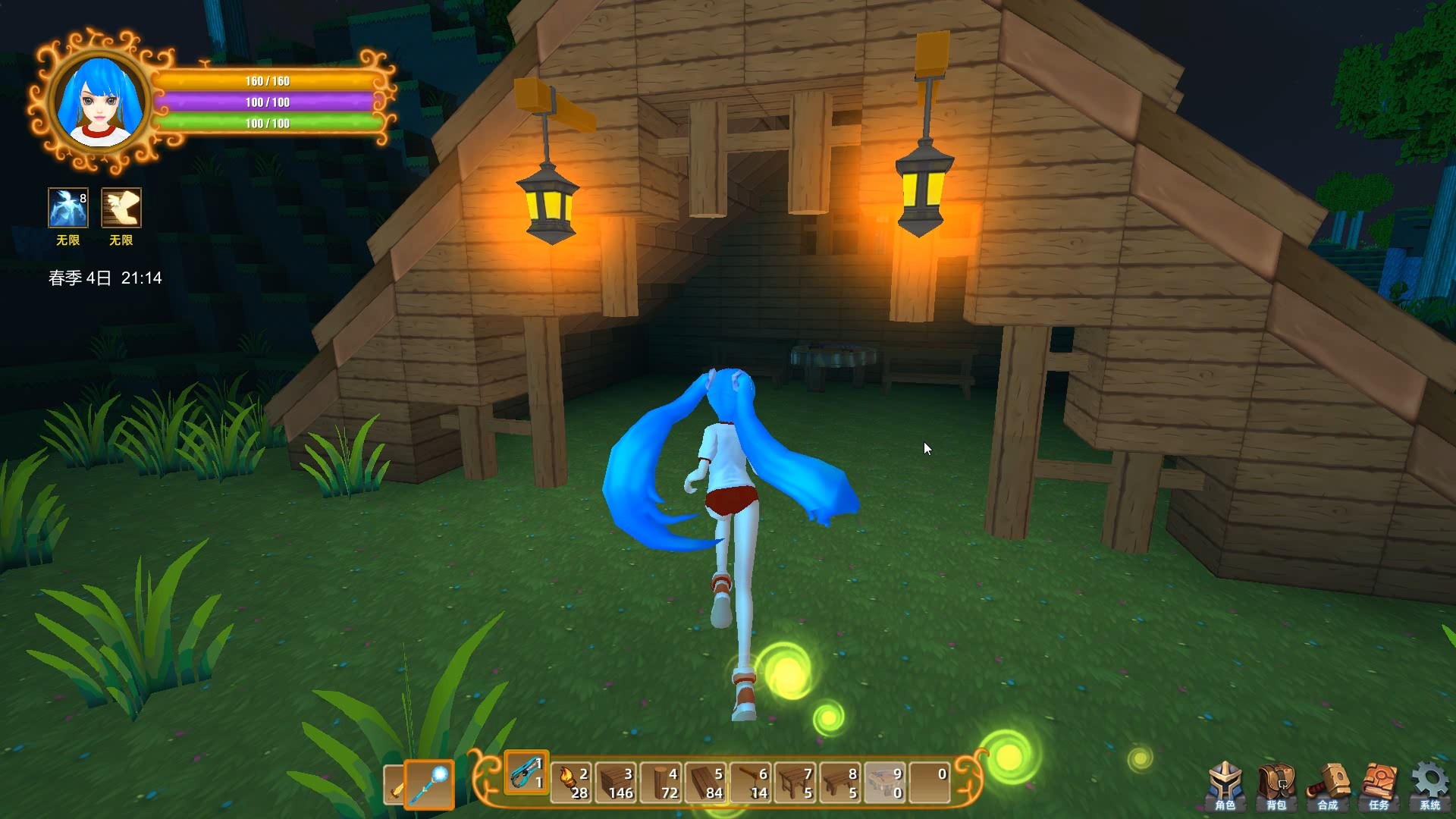This screenshot has height=819, width=1456.
Task: Select the log item in hotbar slot 4
Action: click(x=660, y=784)
